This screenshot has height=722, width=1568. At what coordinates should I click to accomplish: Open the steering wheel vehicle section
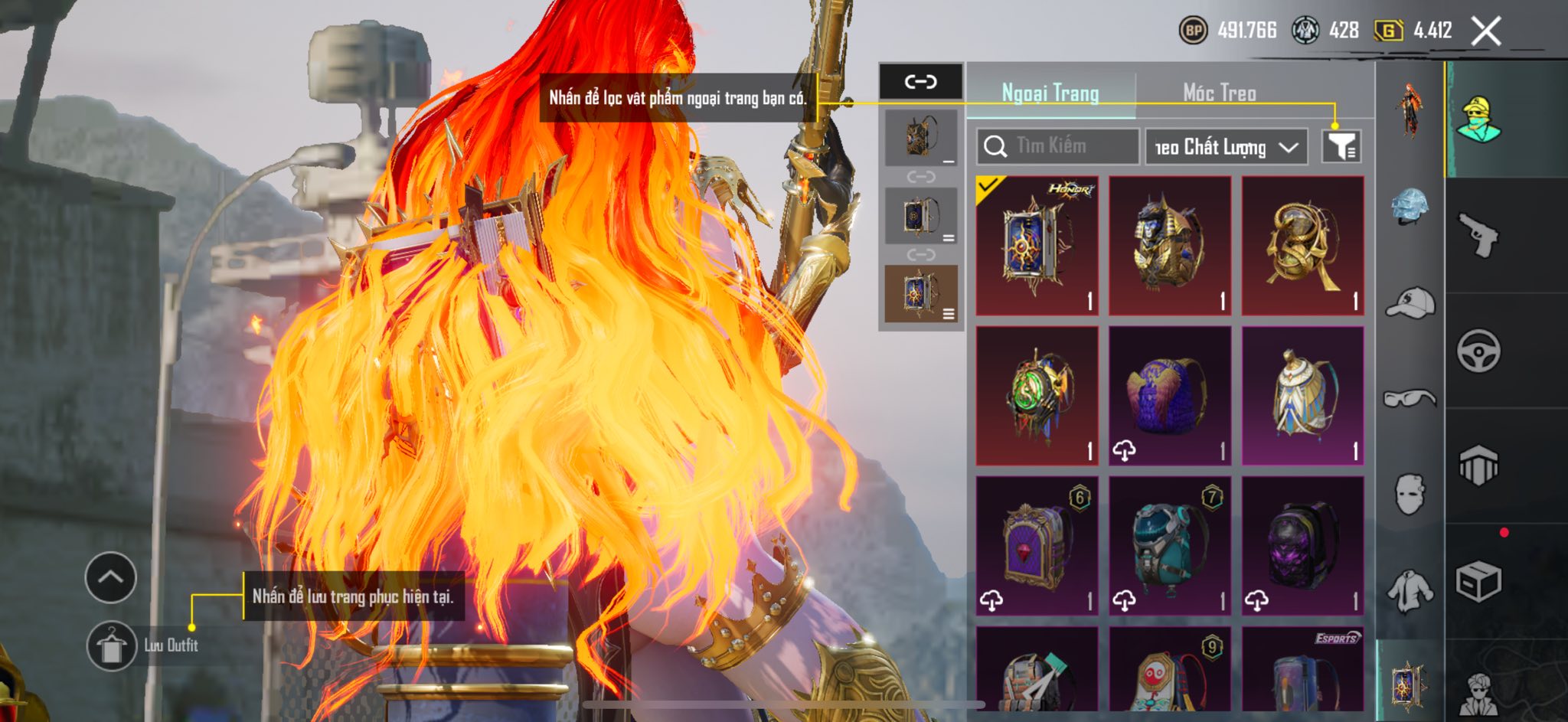1478,351
